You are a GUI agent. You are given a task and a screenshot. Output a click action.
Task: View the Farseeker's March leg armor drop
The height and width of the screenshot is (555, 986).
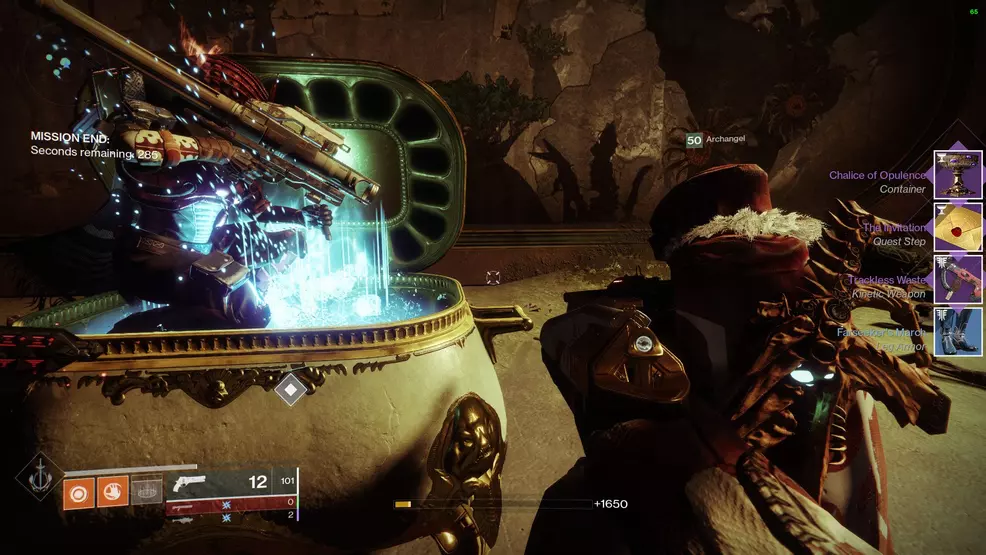[x=957, y=332]
